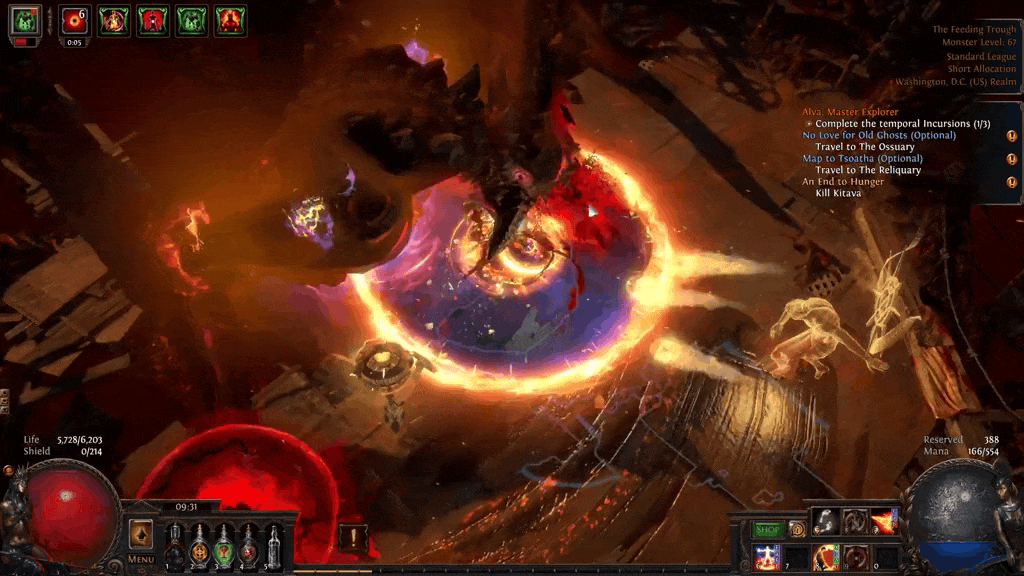Activate the glowing figure skill

pyautogui.click(x=768, y=557)
